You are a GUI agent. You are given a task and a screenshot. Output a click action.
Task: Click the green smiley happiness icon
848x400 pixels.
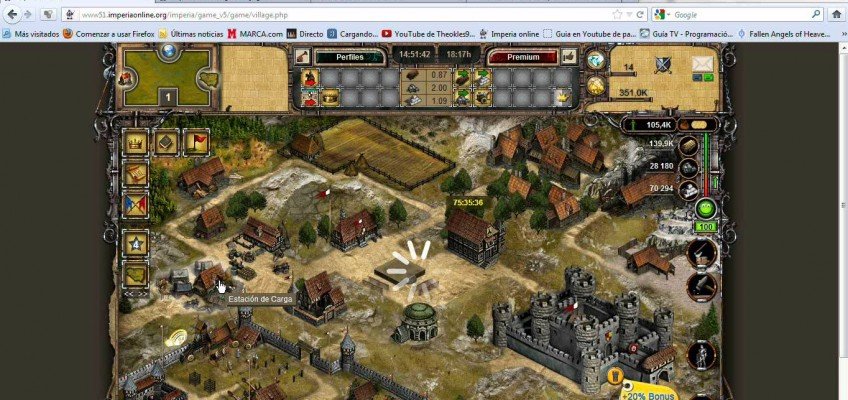705,210
